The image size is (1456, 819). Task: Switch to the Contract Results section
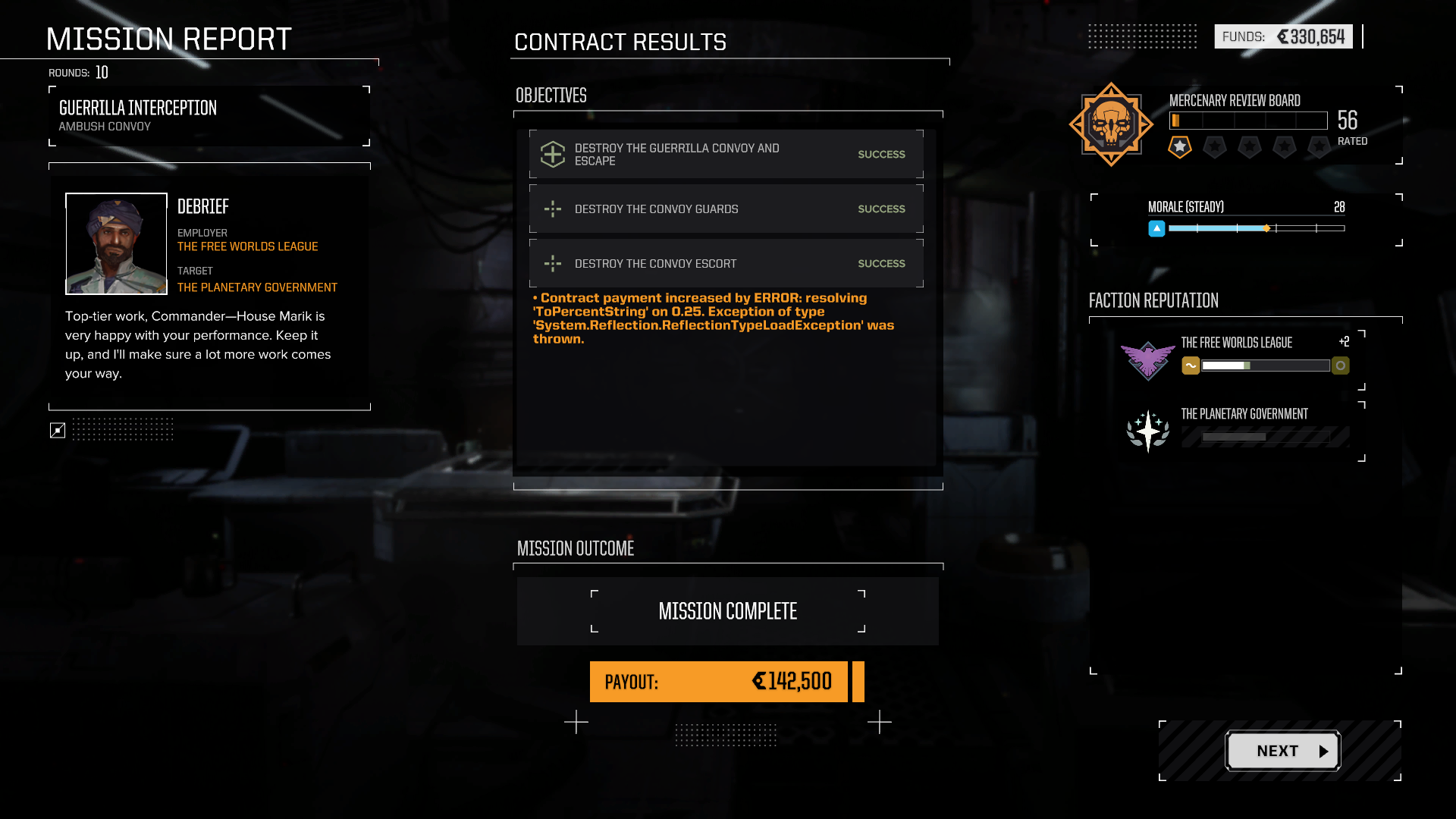[620, 42]
